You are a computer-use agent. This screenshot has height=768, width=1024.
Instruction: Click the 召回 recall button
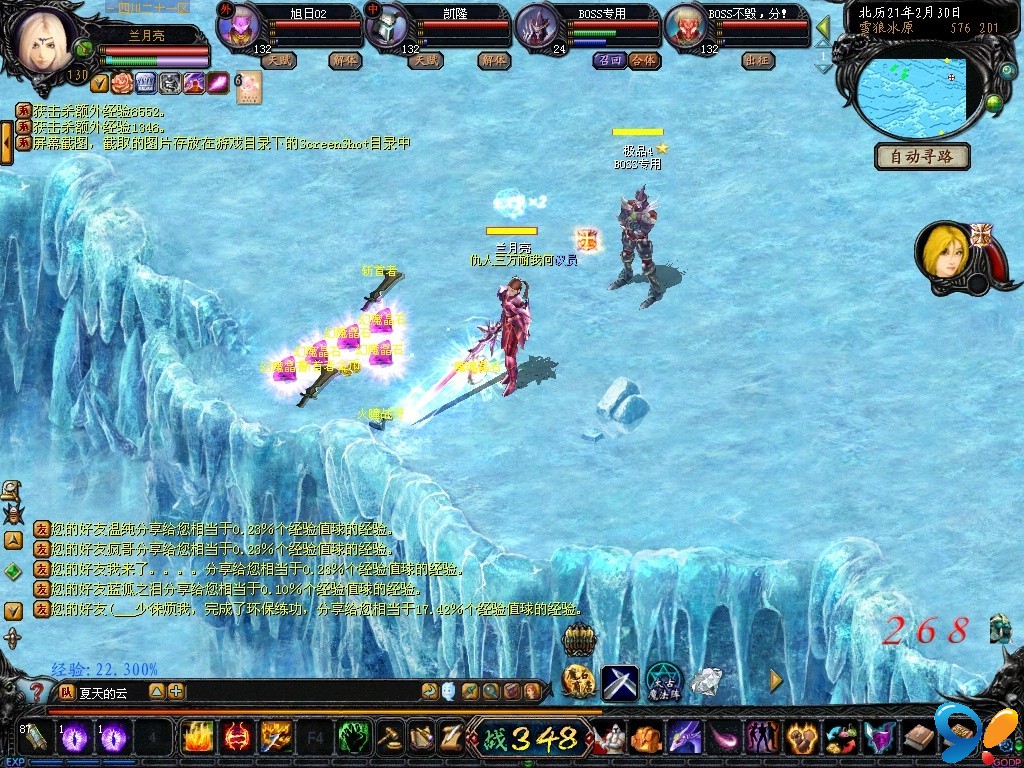[609, 60]
